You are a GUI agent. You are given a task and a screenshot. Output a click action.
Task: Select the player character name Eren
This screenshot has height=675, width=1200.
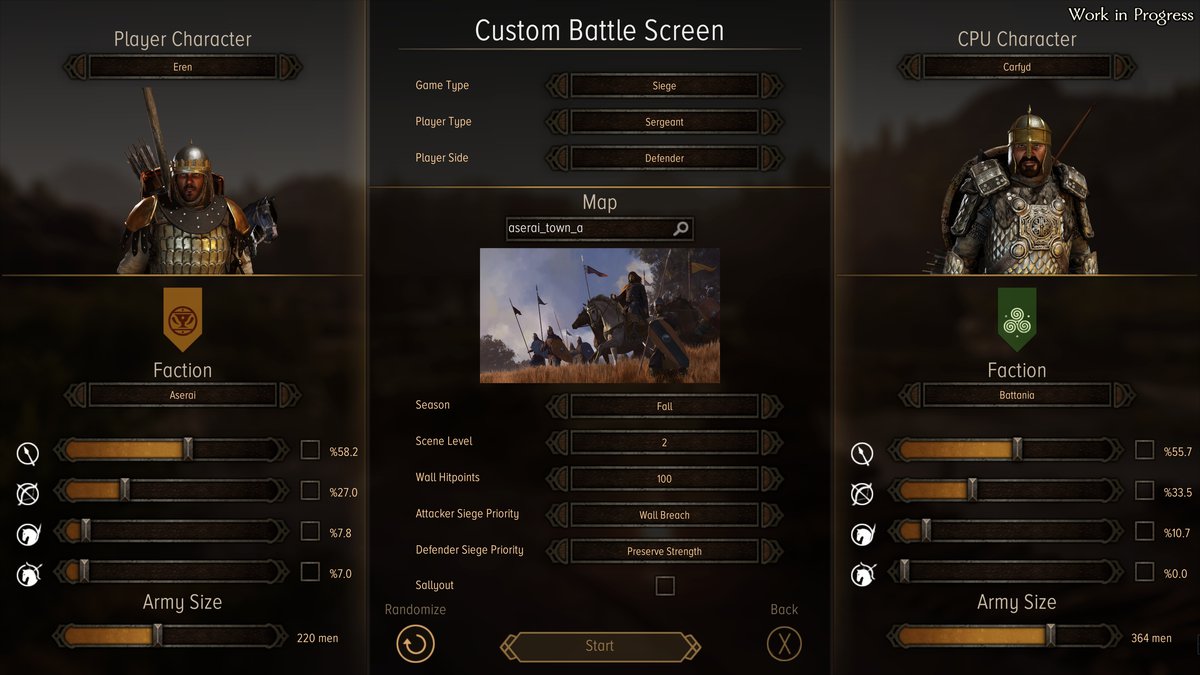(182, 67)
